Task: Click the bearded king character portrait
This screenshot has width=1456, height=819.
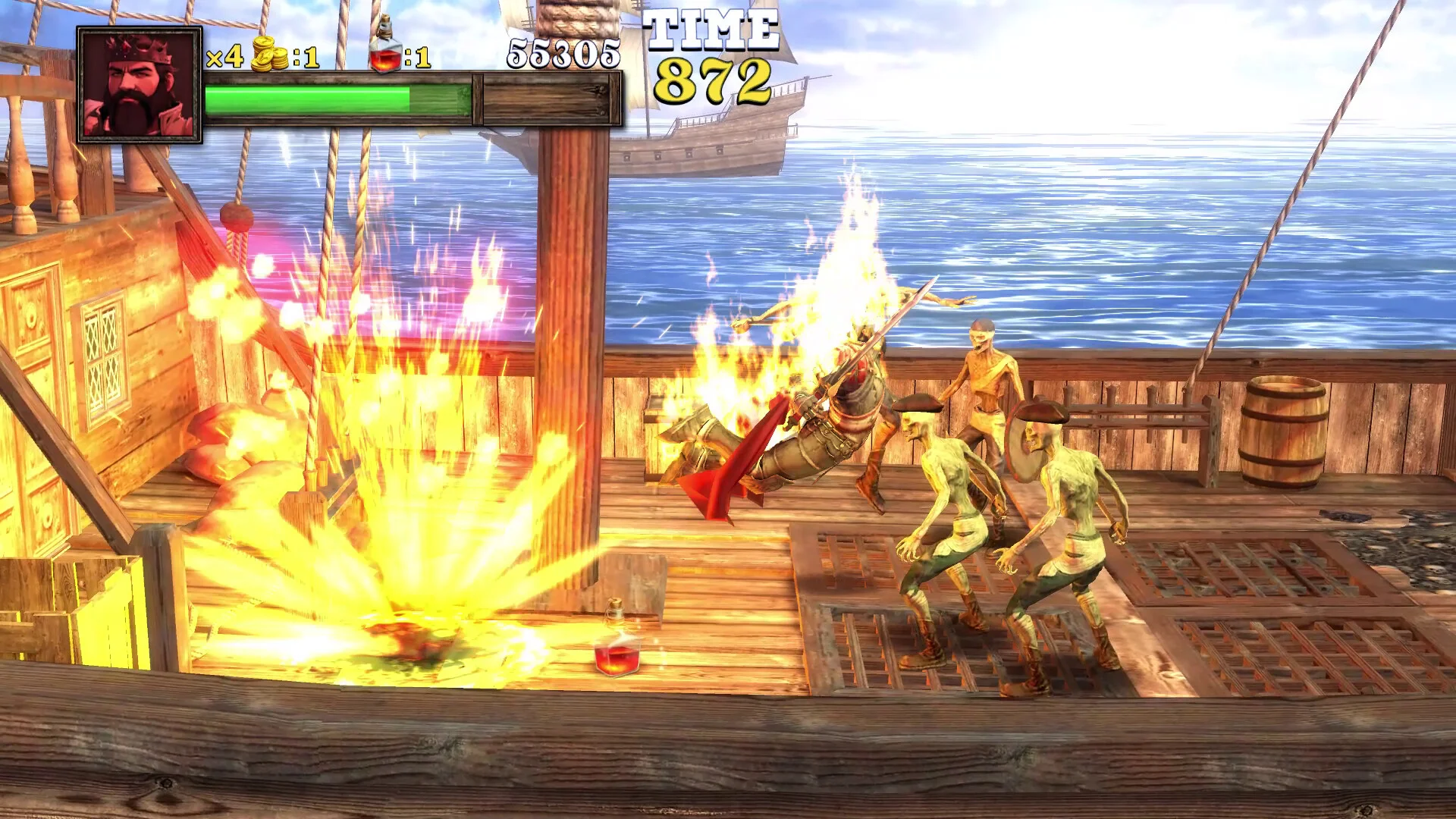Action: [x=140, y=85]
